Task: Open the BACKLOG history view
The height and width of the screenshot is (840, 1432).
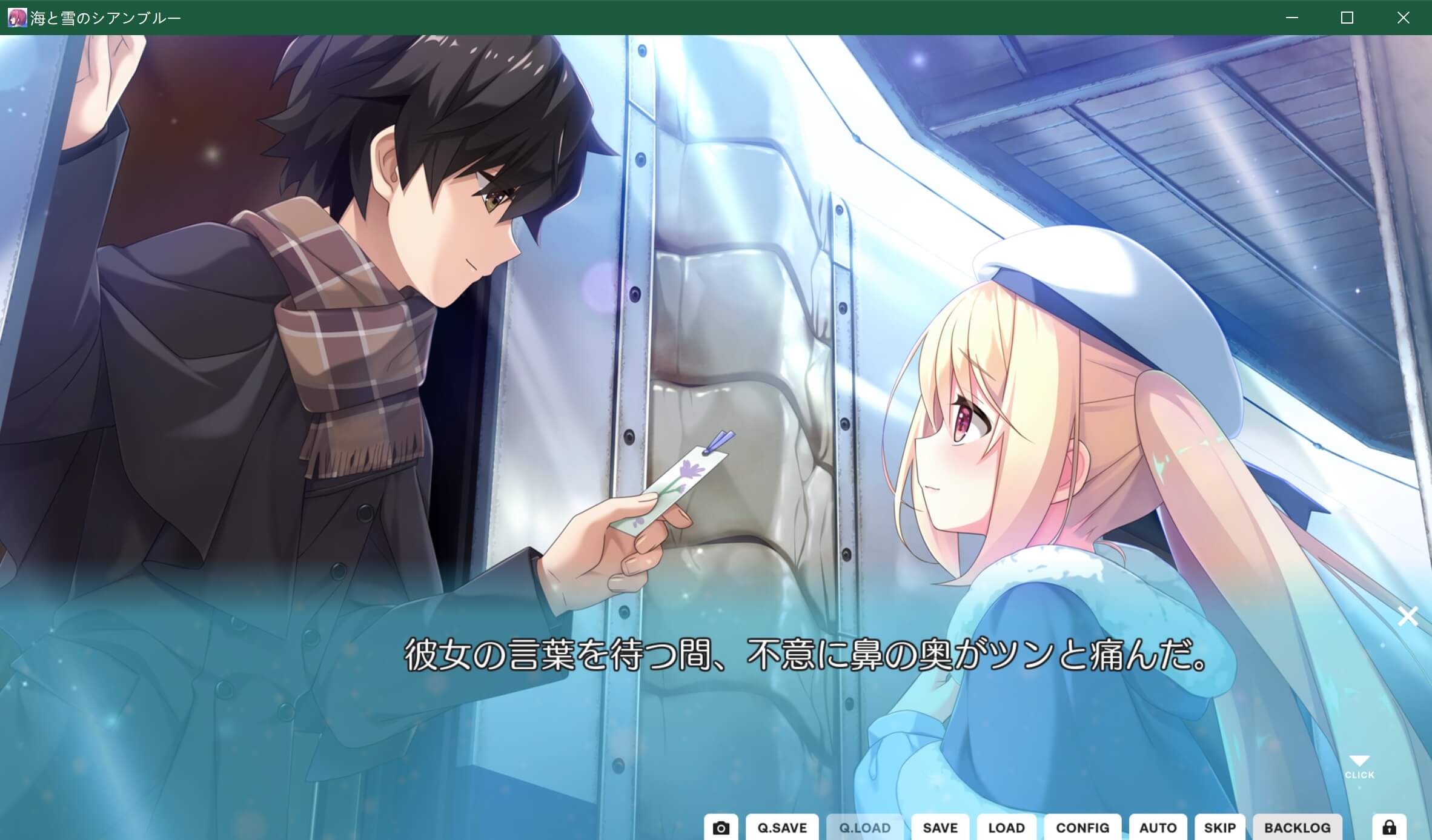Action: (x=1298, y=827)
